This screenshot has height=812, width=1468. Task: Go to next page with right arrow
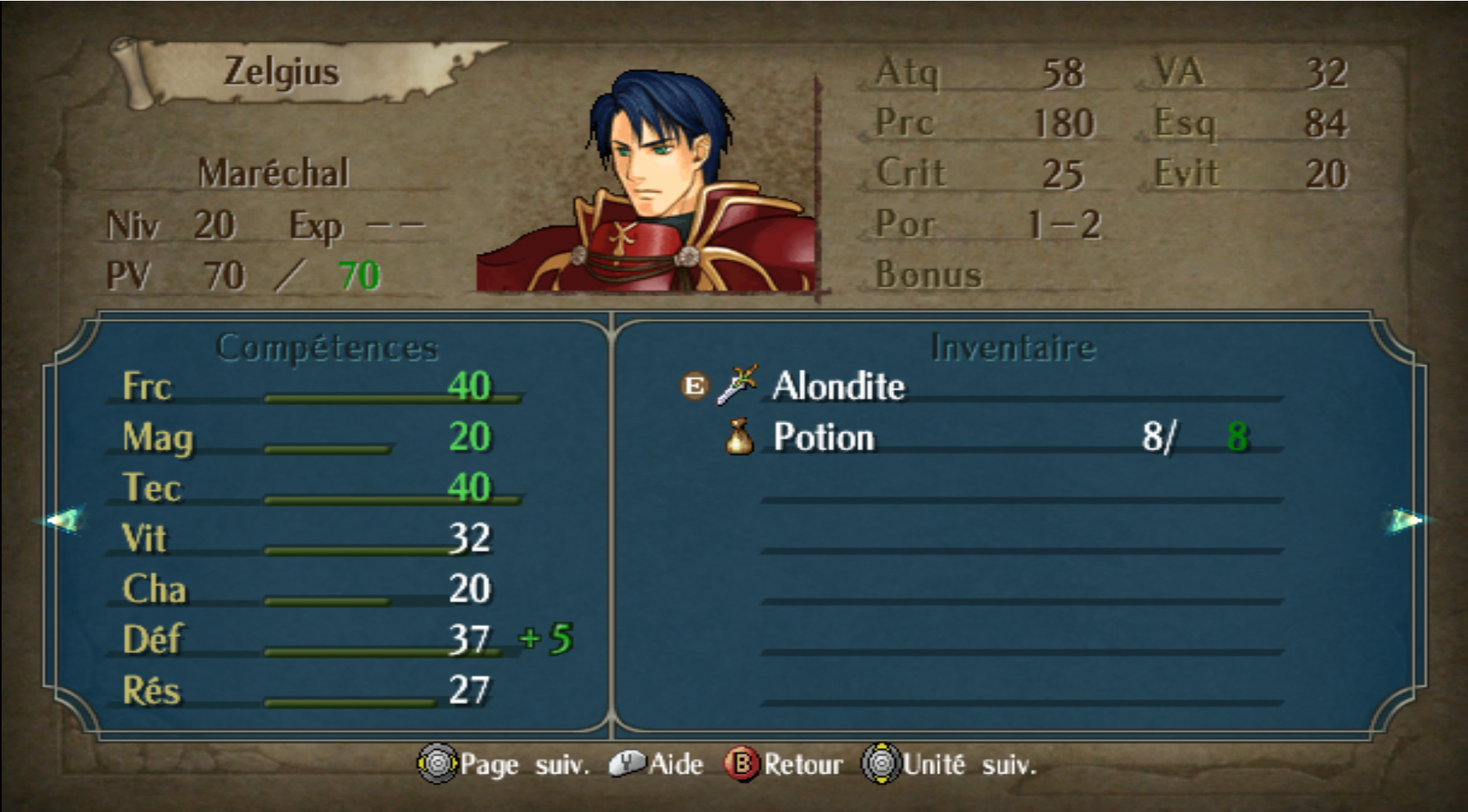(x=1405, y=520)
